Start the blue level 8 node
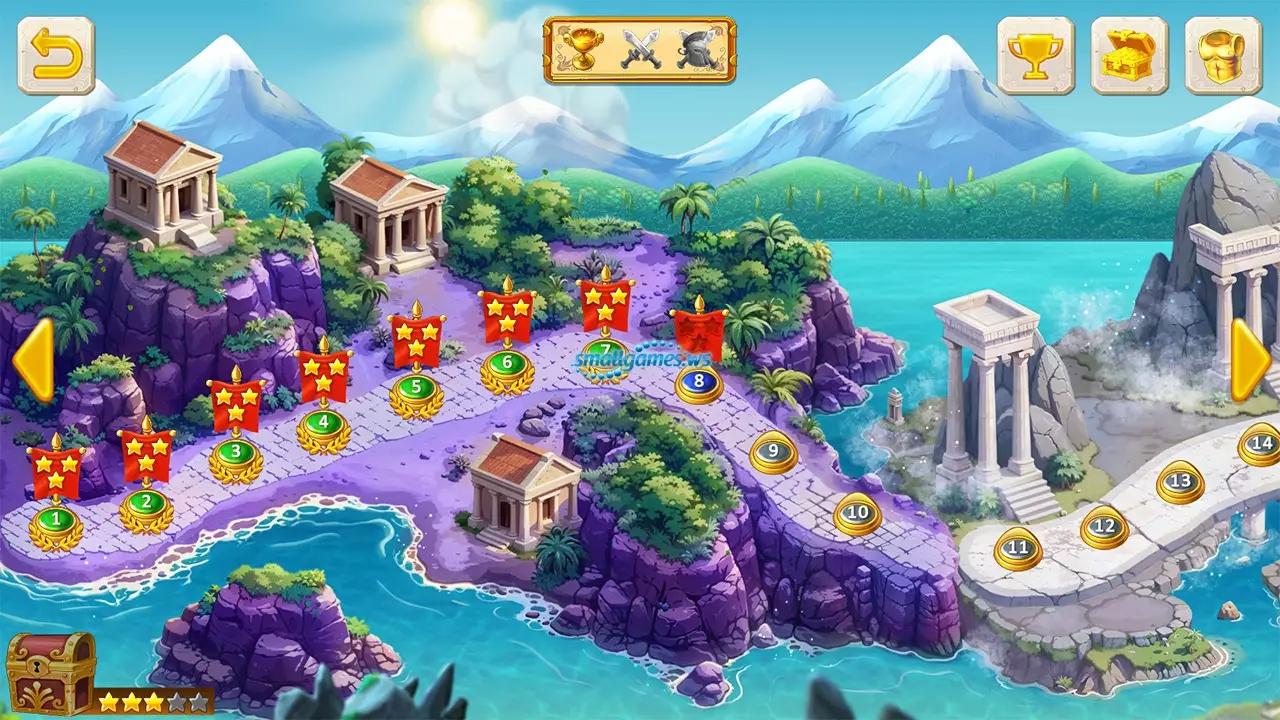The height and width of the screenshot is (720, 1280). (x=698, y=381)
